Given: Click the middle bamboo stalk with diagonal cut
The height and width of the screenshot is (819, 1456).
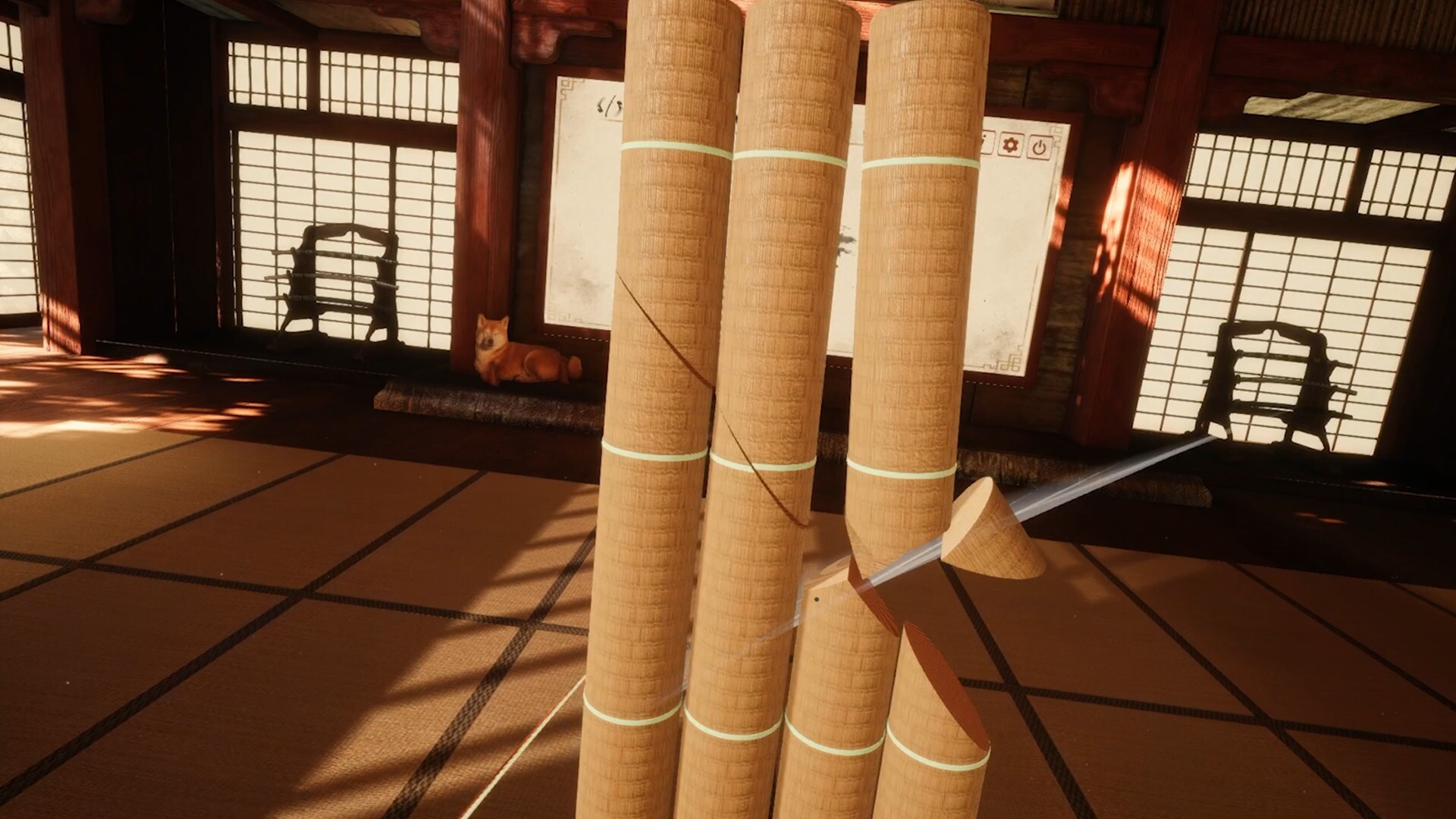Looking at the screenshot, I should tap(773, 379).
